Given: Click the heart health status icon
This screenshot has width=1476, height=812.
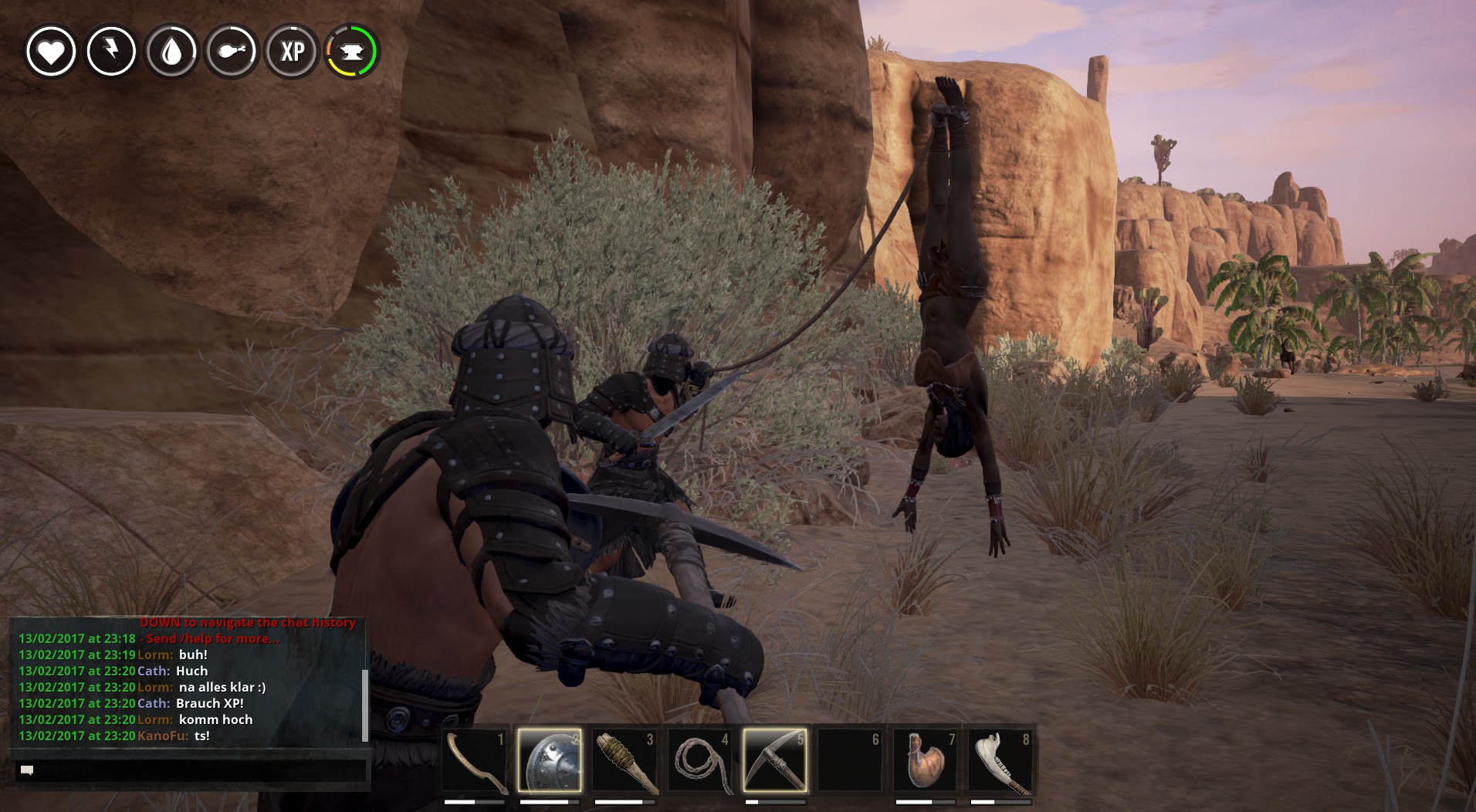Looking at the screenshot, I should (x=51, y=52).
